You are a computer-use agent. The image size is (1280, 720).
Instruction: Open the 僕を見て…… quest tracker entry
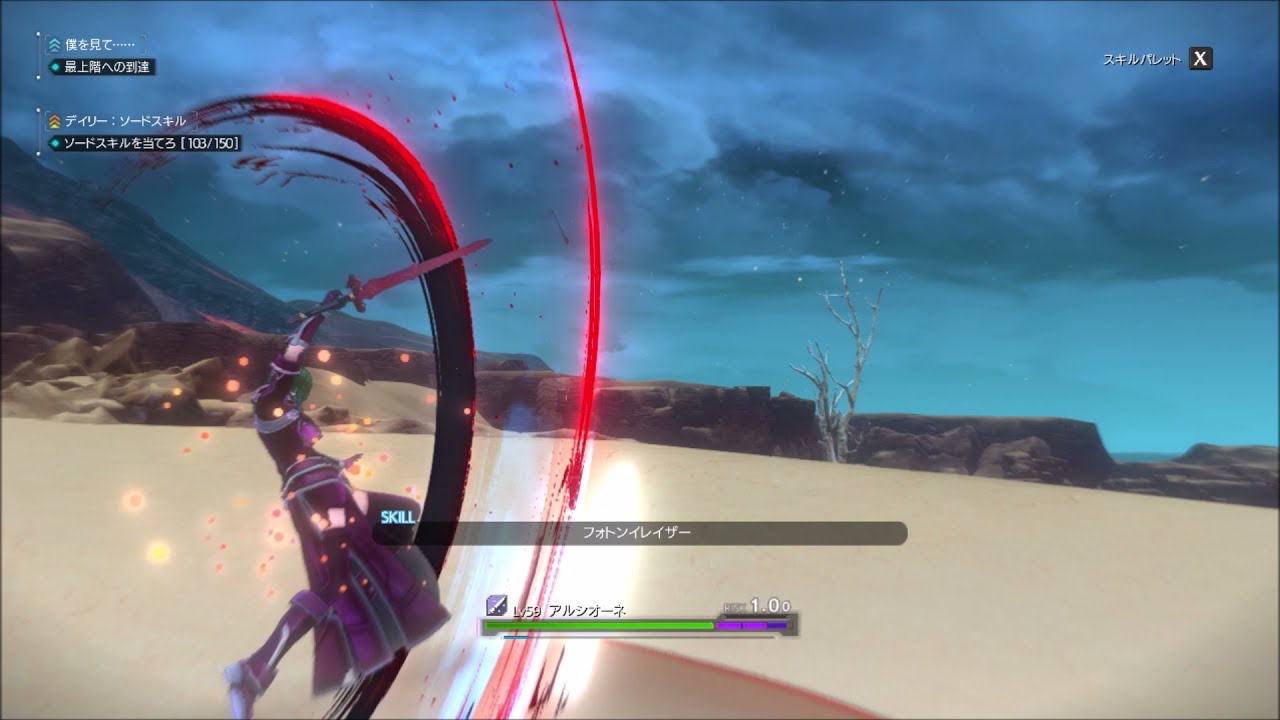(96, 45)
